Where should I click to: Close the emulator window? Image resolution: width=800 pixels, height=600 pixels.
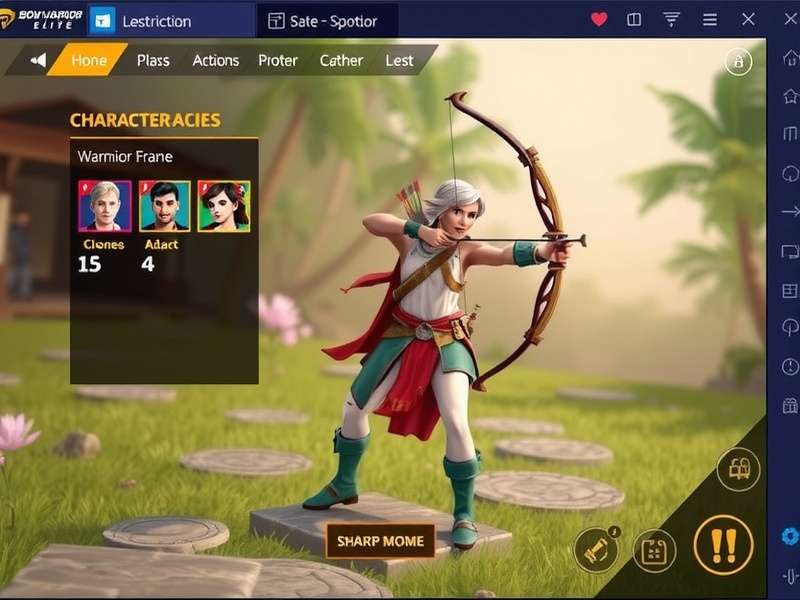(748, 19)
